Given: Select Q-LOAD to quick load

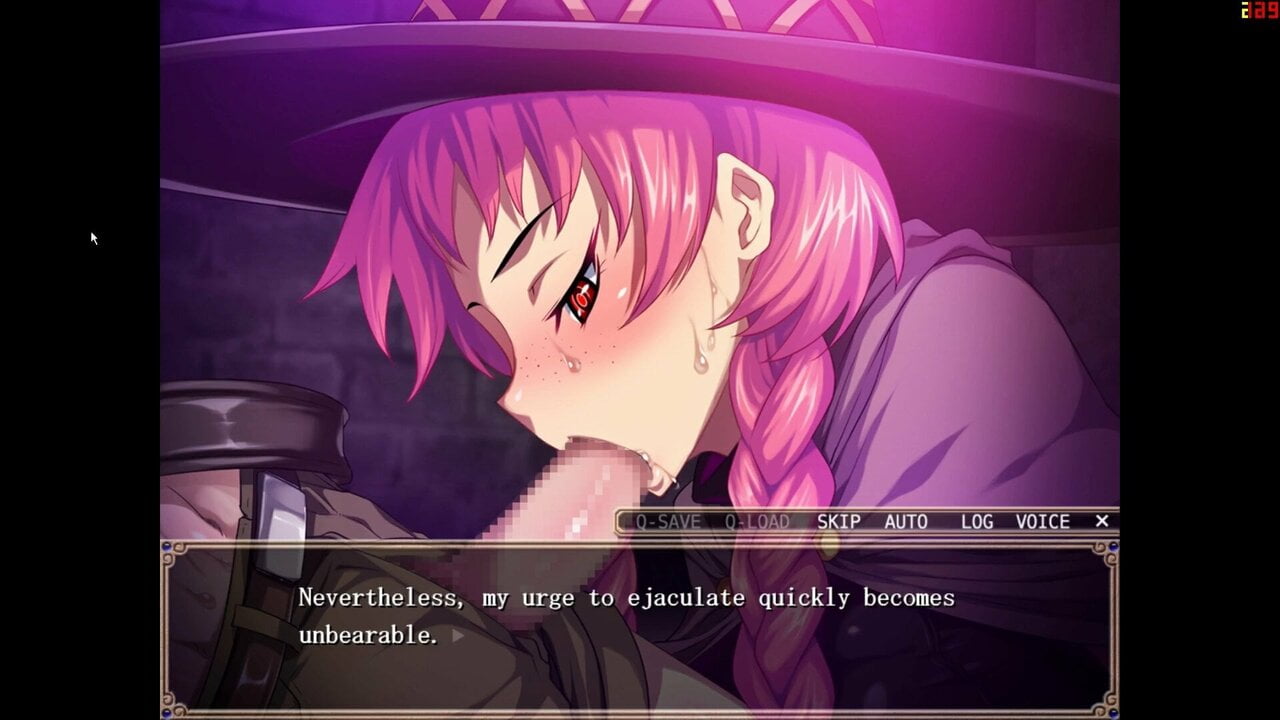Looking at the screenshot, I should [x=757, y=522].
